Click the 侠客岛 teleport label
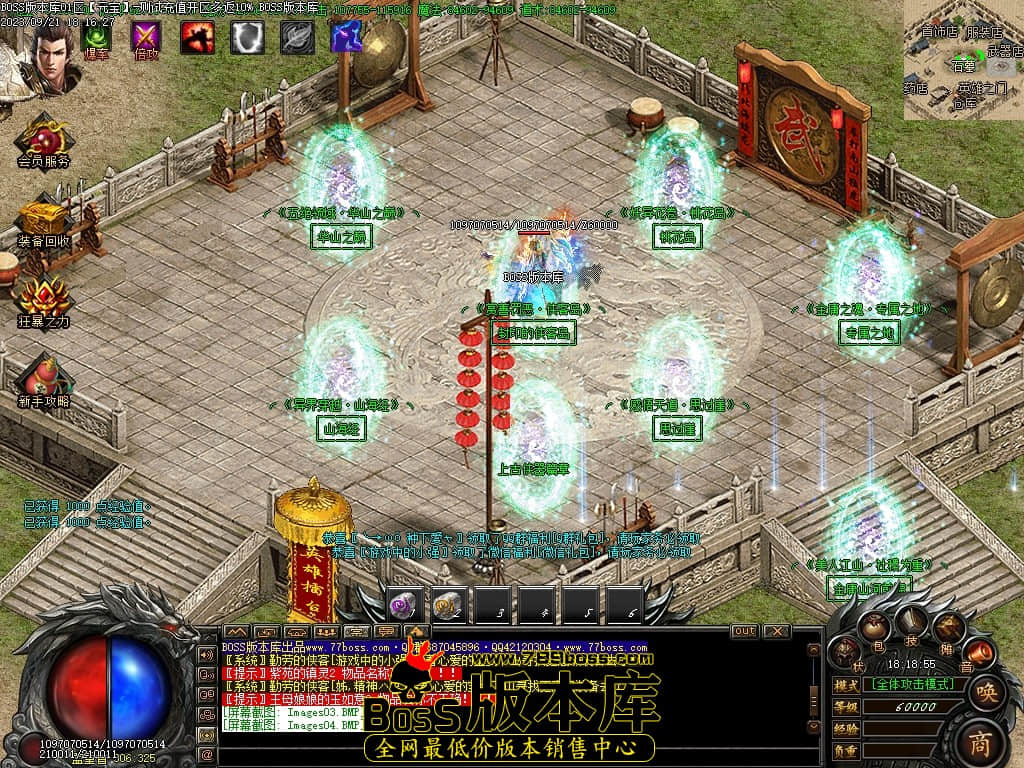 [x=533, y=334]
